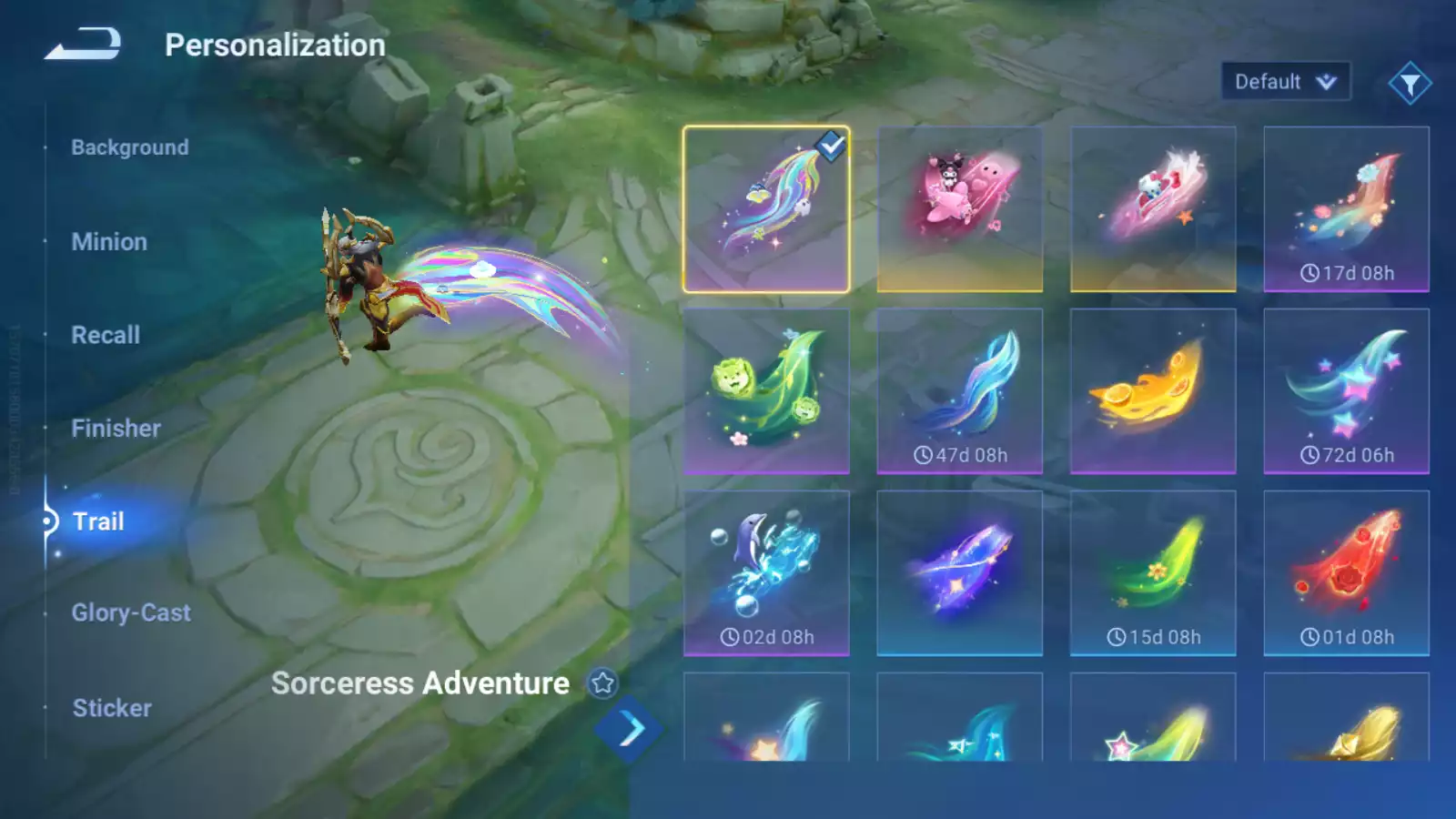Pick the purple starry trail
The height and width of the screenshot is (819, 1456).
[959, 573]
